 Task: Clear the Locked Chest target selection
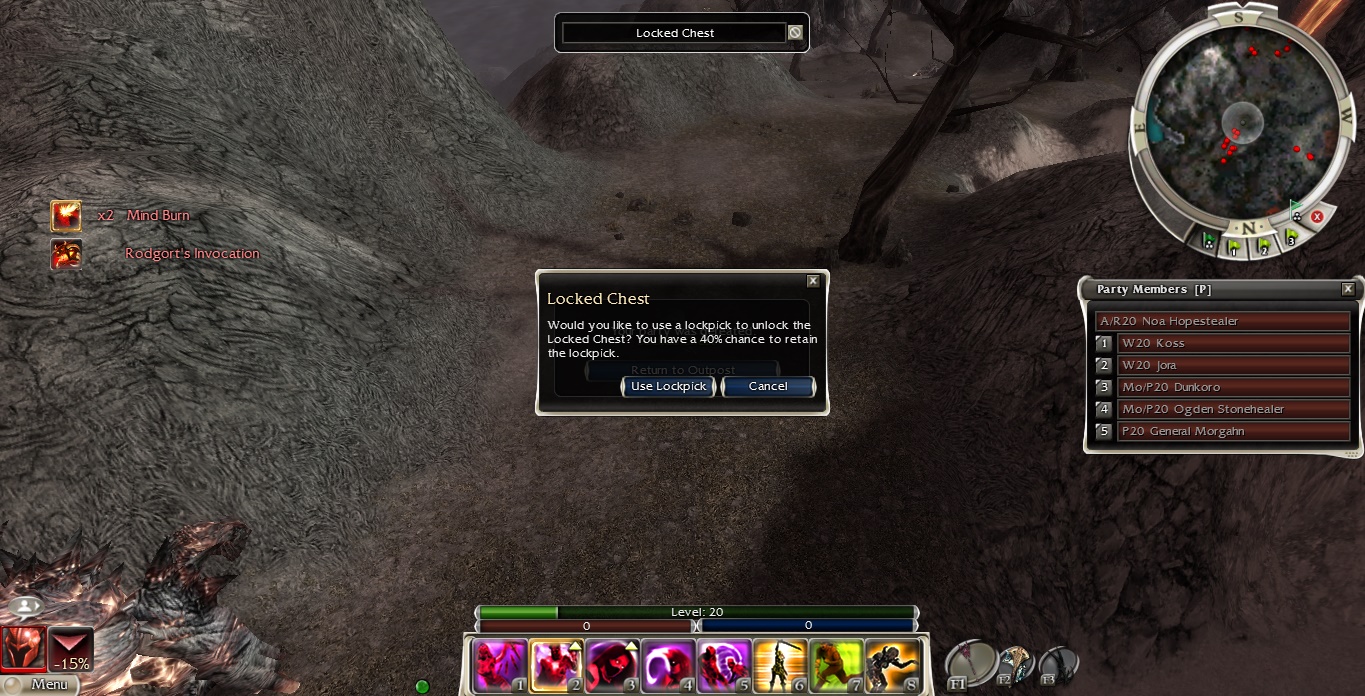tap(795, 33)
